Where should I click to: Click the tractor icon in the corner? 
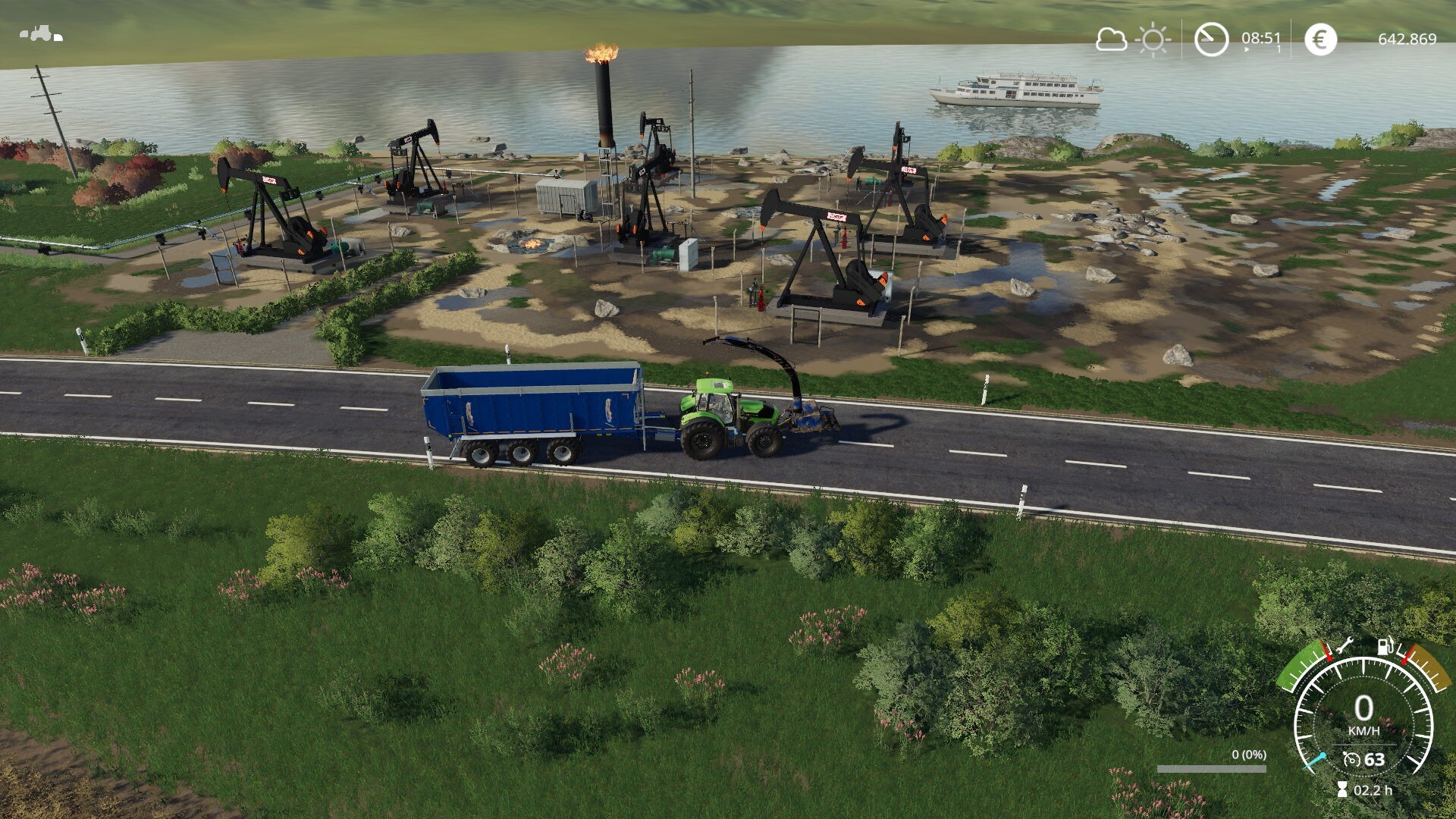pos(40,34)
